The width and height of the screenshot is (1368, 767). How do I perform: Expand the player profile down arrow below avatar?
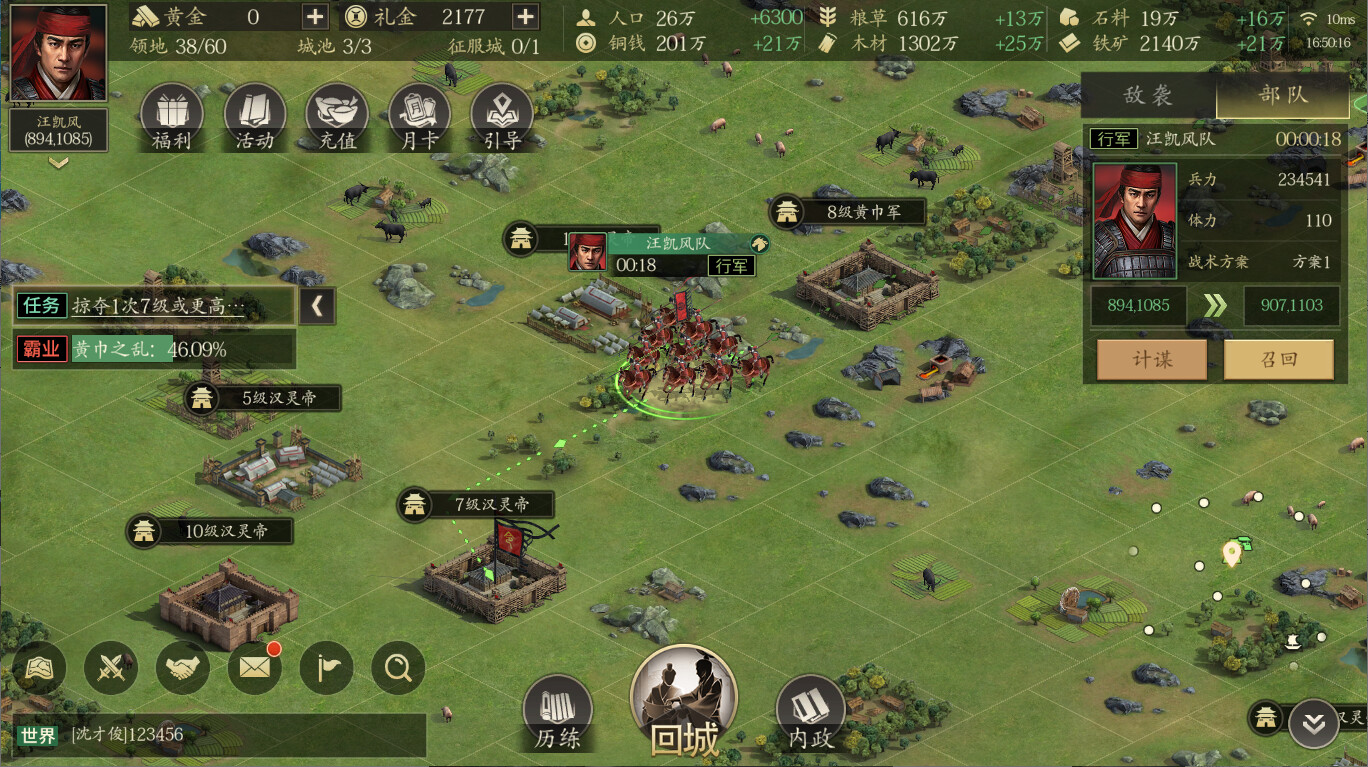pos(57,163)
